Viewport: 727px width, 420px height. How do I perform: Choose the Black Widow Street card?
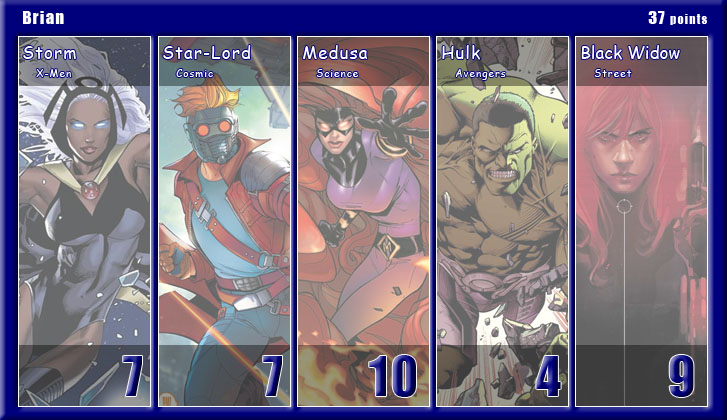[641, 222]
